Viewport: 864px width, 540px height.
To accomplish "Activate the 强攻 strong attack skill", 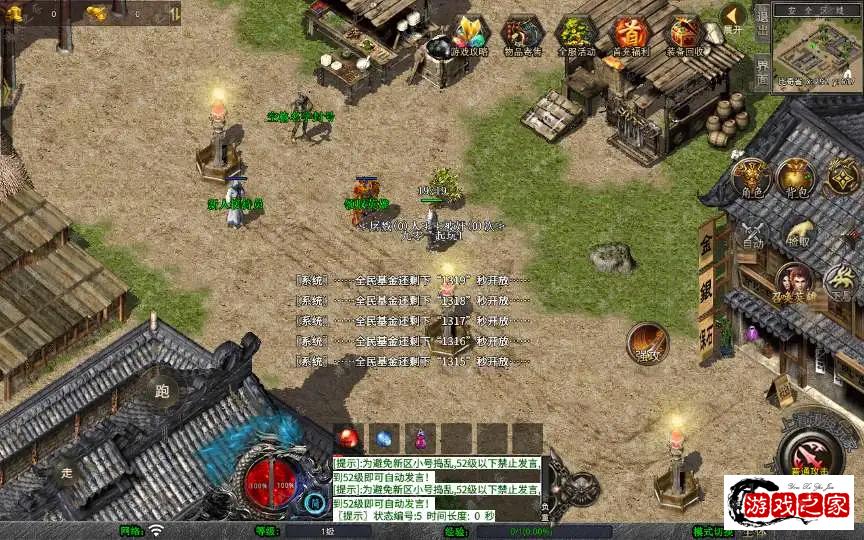I will point(648,342).
